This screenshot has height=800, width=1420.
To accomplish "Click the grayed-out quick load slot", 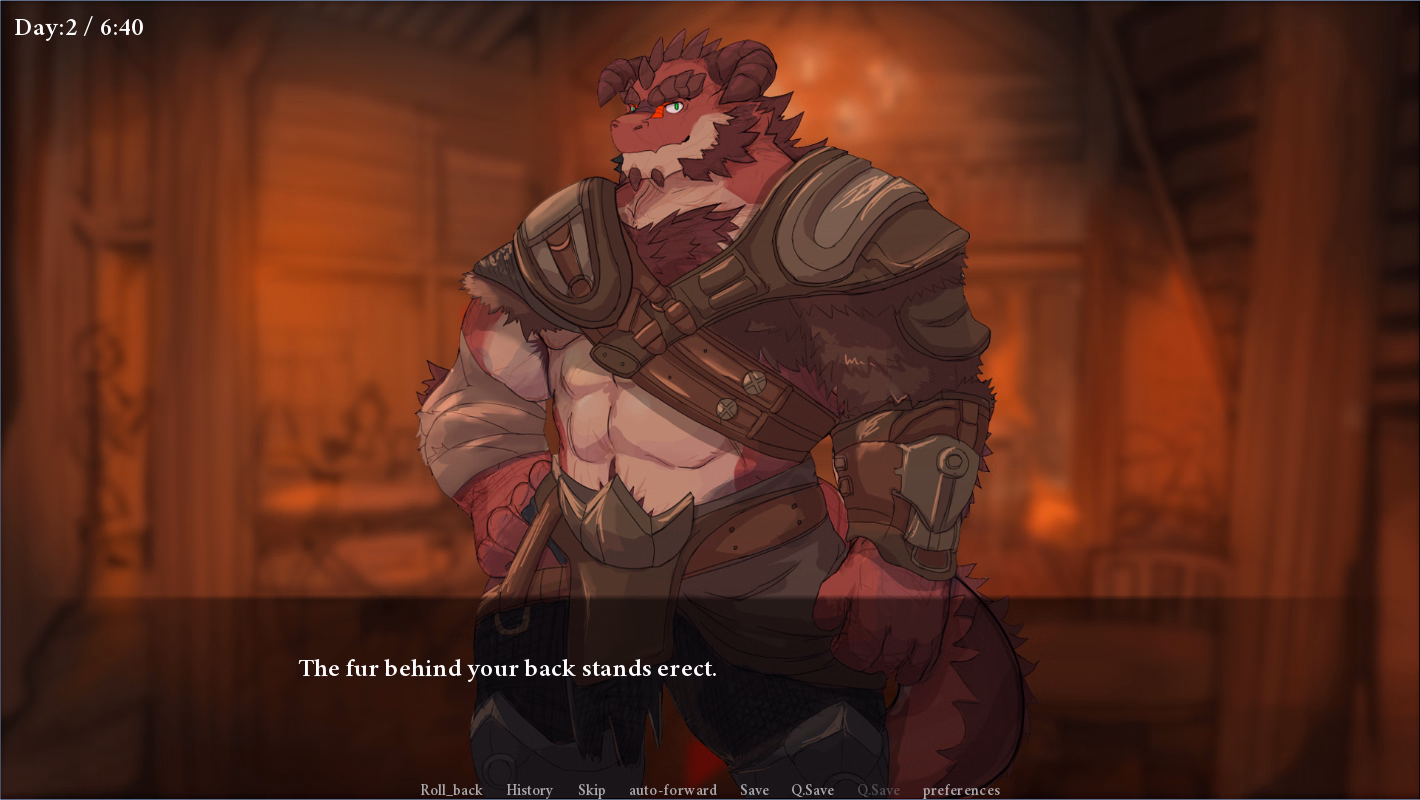I will (875, 790).
